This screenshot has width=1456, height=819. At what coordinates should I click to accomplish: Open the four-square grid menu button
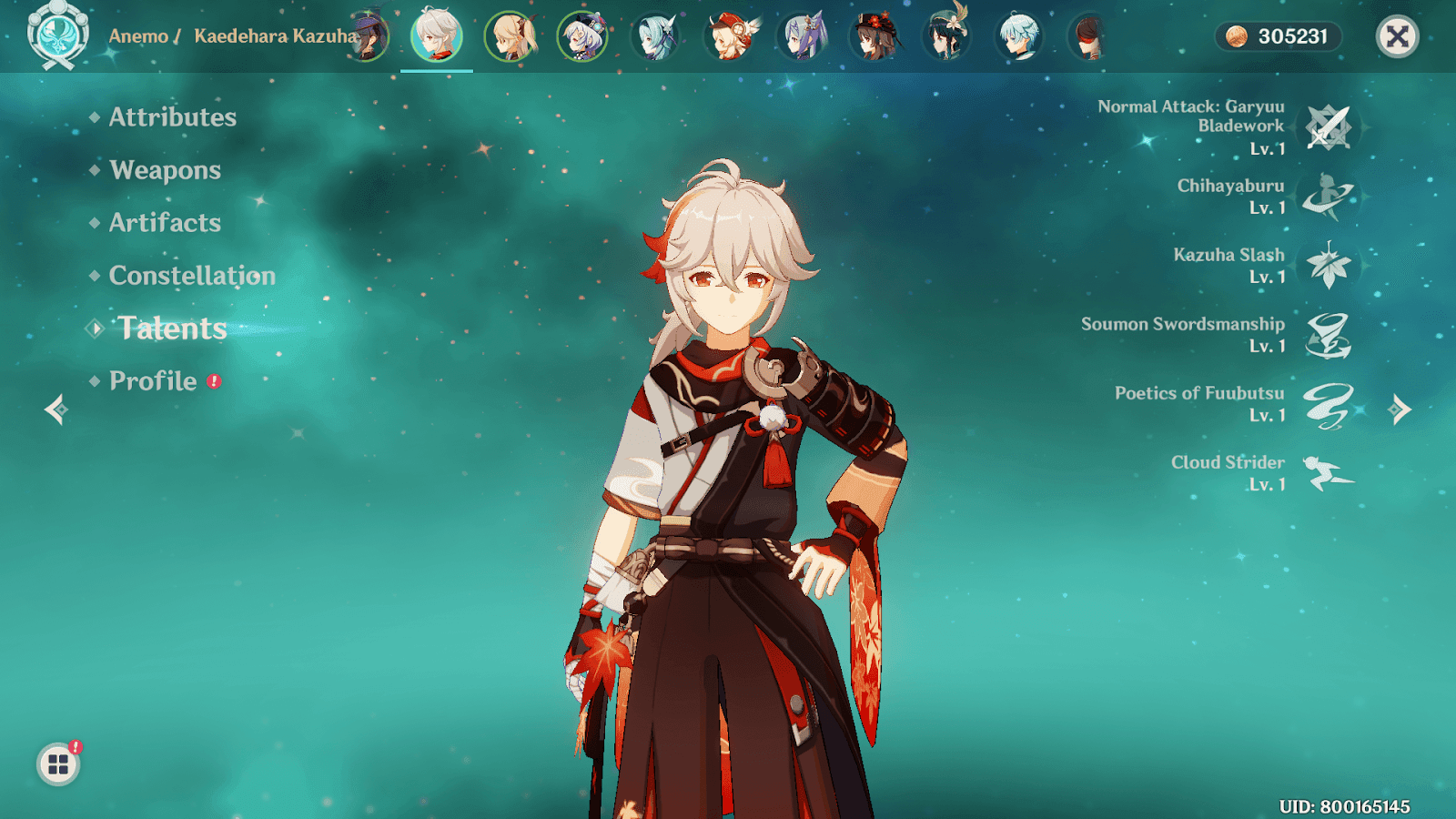tap(58, 764)
